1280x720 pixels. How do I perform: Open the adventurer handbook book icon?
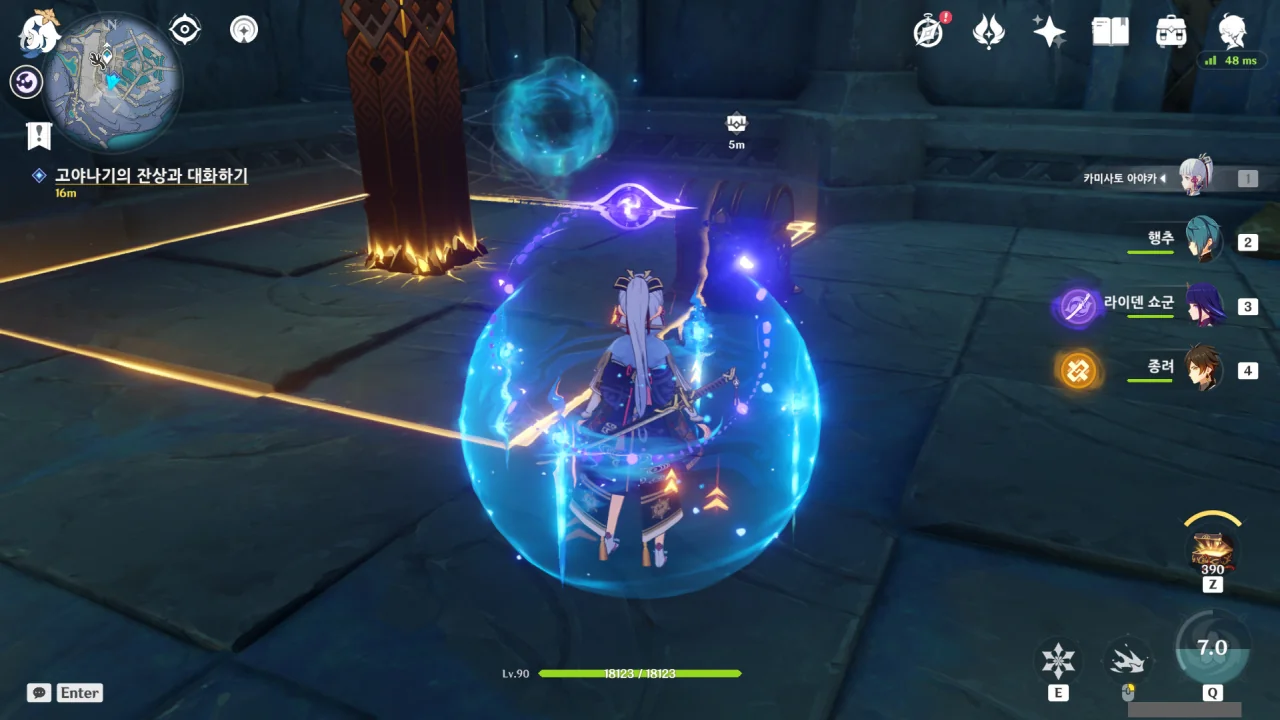pyautogui.click(x=1110, y=32)
